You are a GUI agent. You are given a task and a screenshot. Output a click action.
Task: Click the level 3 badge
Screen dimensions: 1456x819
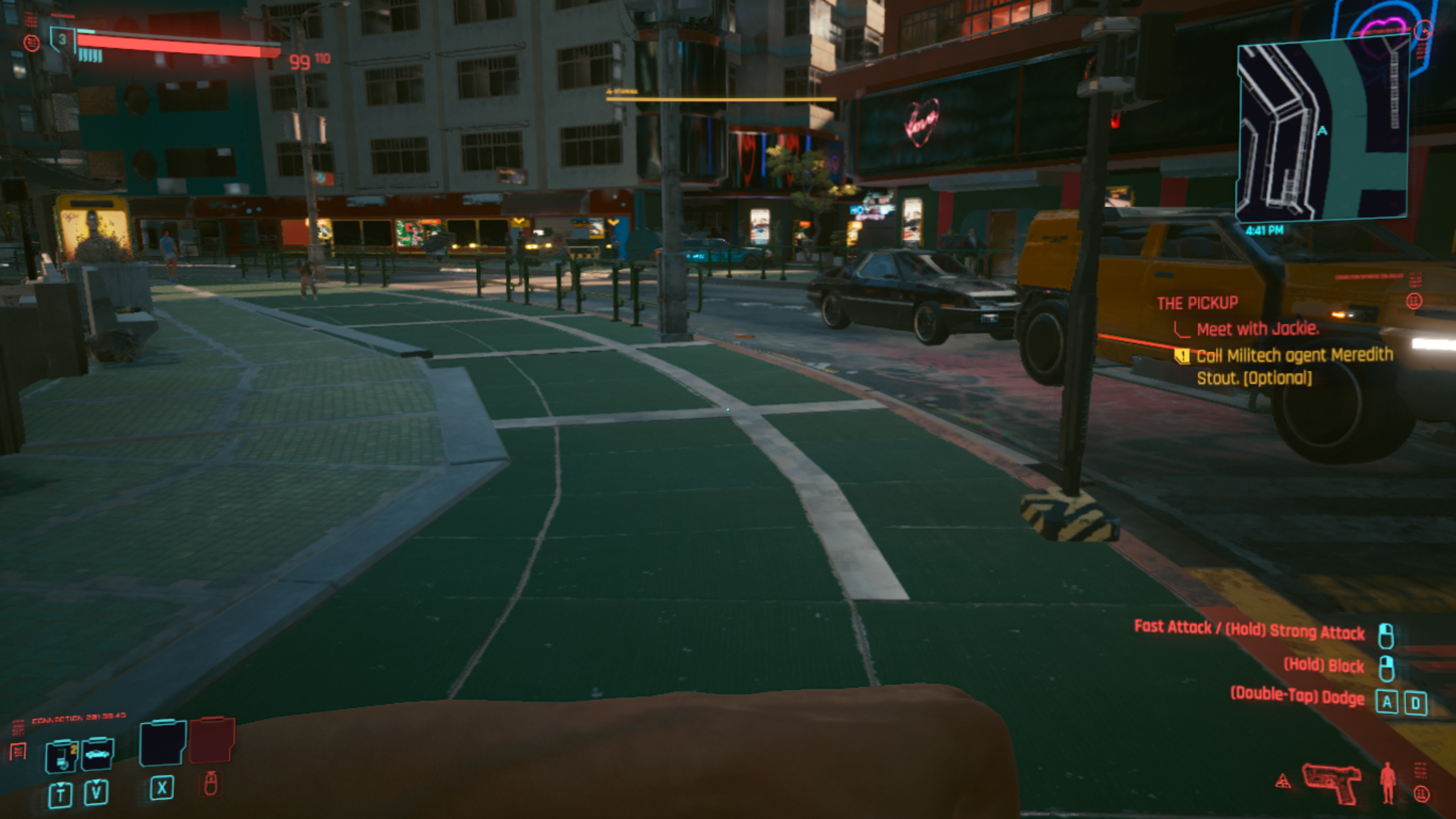point(62,39)
